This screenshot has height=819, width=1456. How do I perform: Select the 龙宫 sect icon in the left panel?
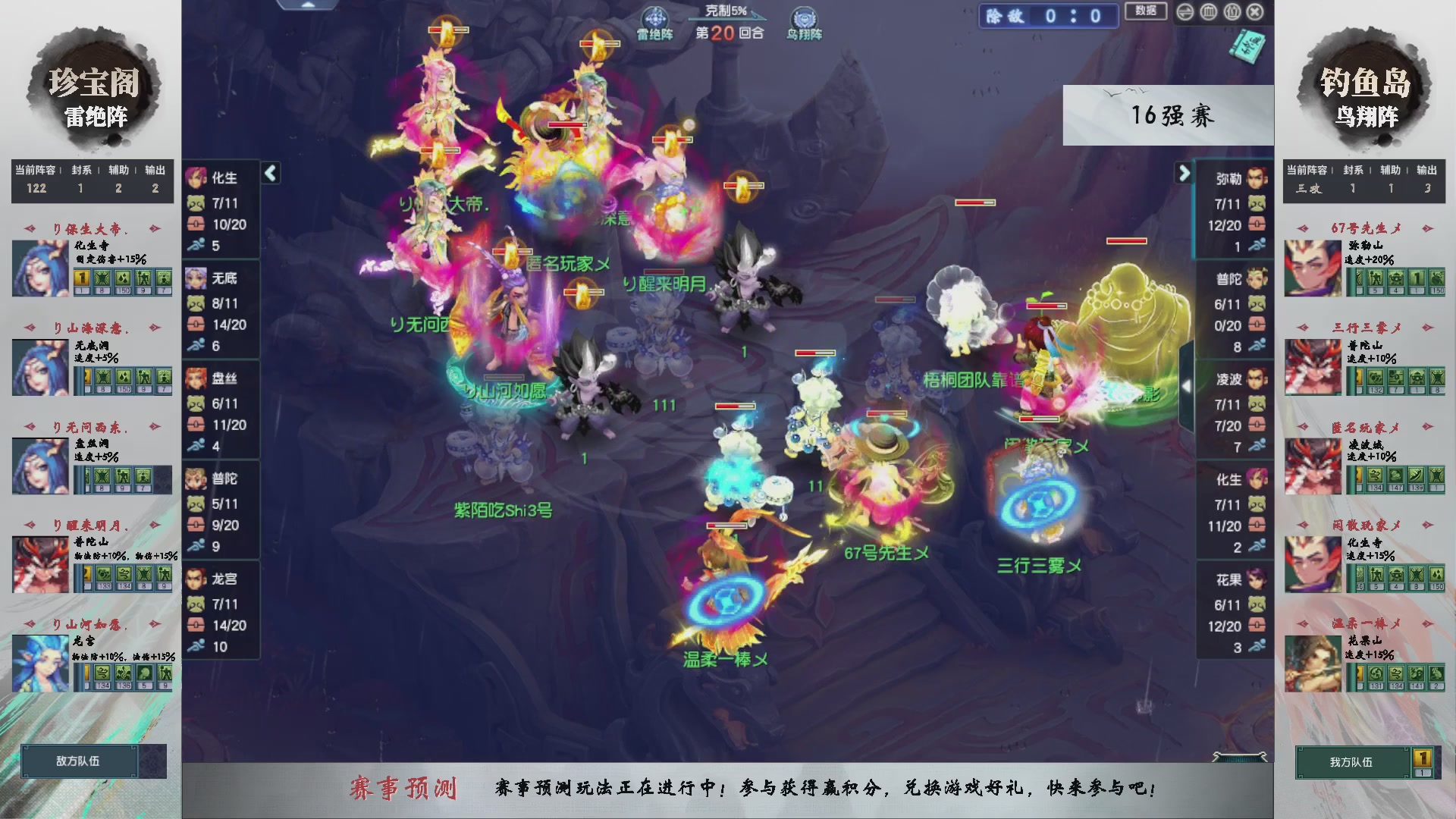coord(196,579)
